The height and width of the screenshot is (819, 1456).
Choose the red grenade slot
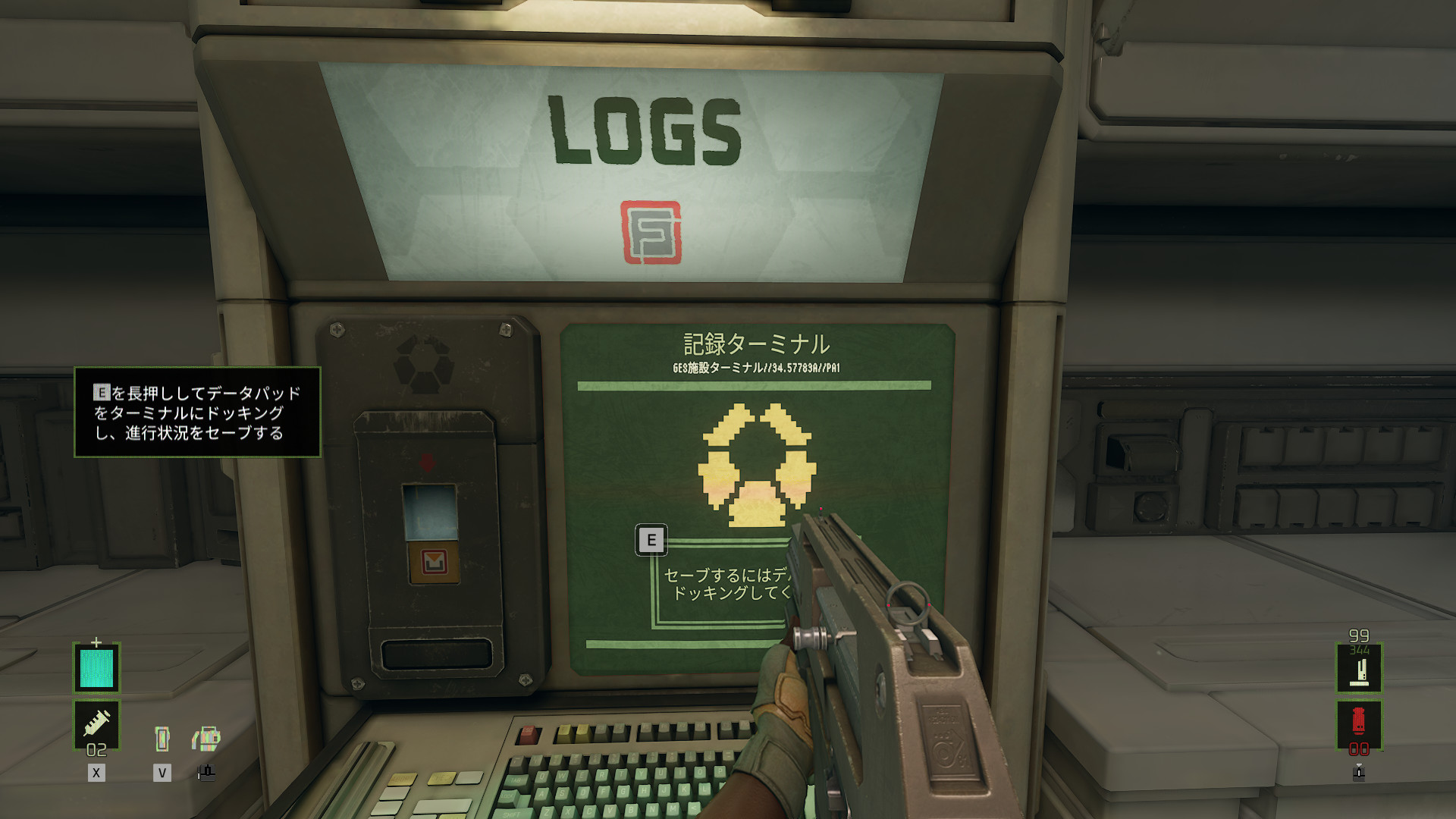(x=1358, y=722)
